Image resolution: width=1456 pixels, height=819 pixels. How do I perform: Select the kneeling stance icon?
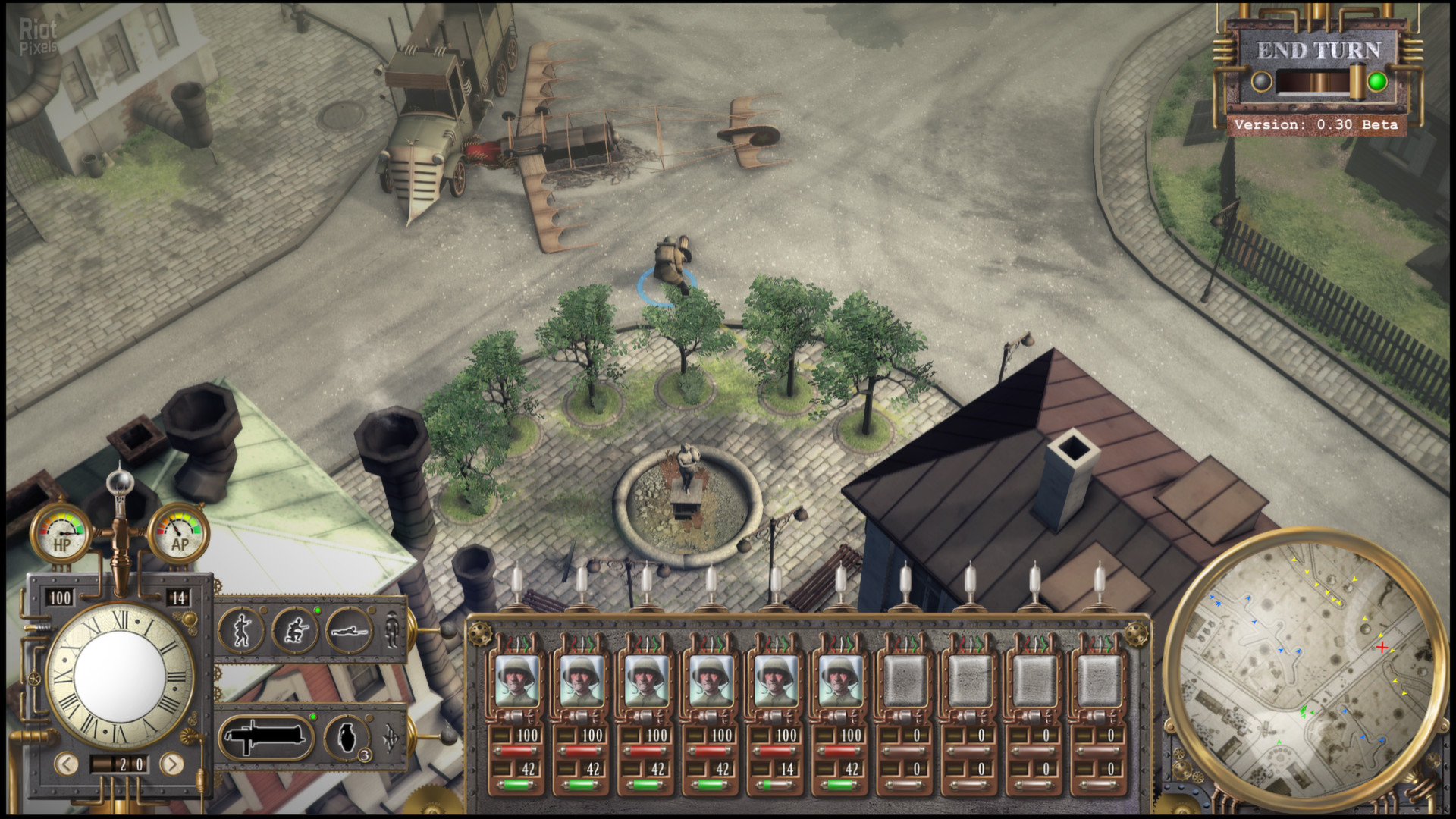pyautogui.click(x=295, y=630)
